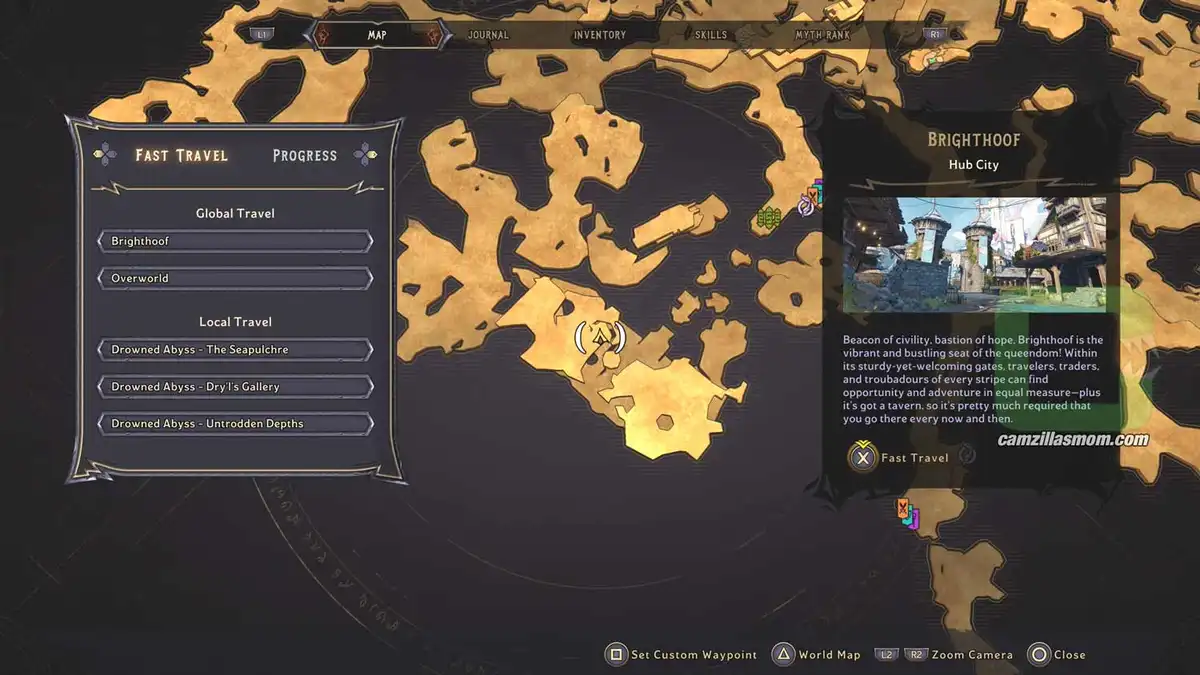Screen dimensions: 1200x675
Task: Select the Fast Travel panel tab
Action: click(x=182, y=155)
